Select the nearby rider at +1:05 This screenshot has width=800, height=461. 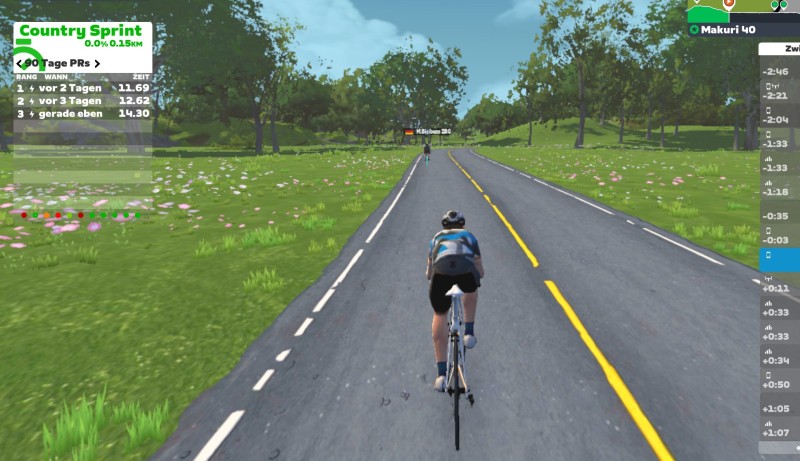(779, 408)
